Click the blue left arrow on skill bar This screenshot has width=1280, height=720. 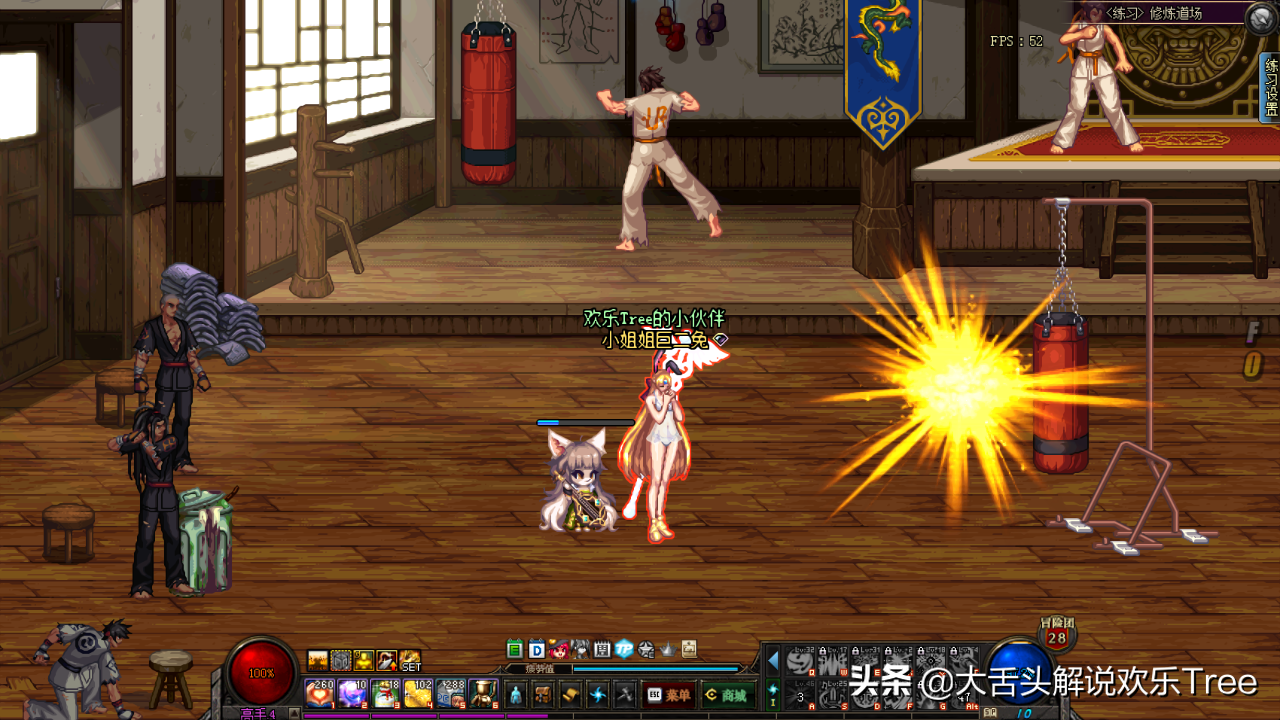tap(772, 660)
